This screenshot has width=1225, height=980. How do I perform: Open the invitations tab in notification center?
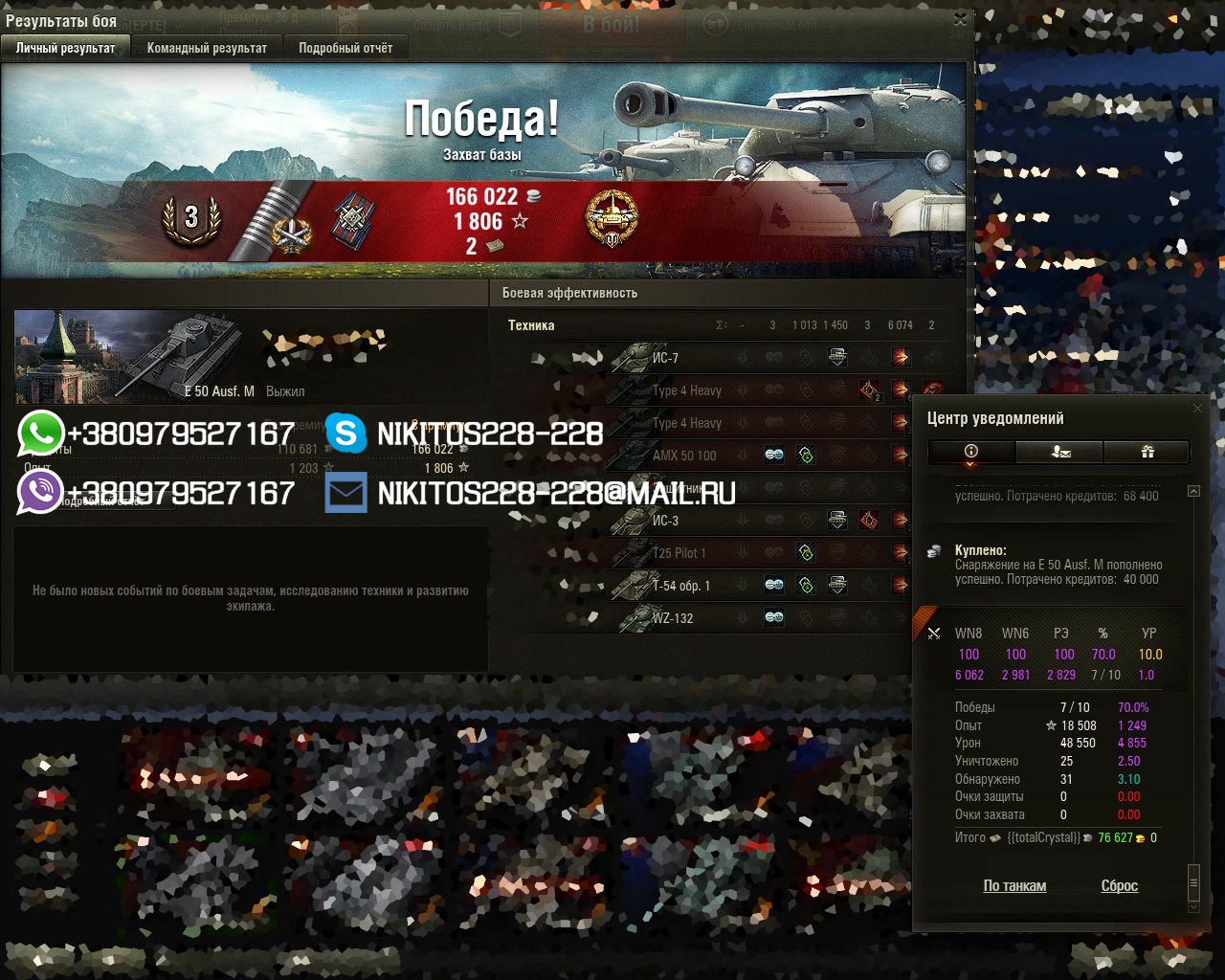coord(1059,452)
